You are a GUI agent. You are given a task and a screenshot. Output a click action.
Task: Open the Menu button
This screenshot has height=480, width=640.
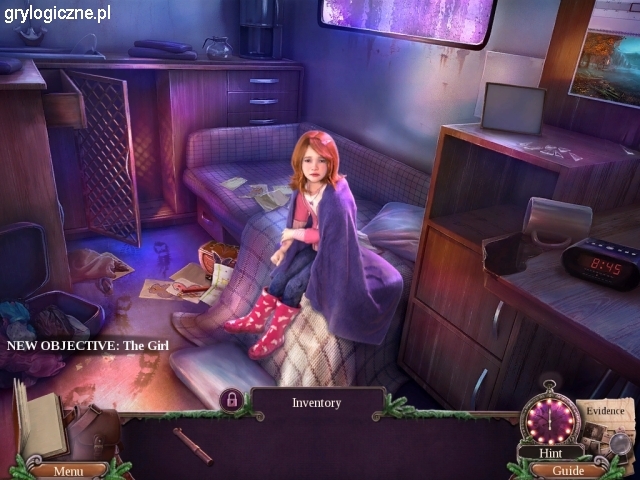point(68,470)
